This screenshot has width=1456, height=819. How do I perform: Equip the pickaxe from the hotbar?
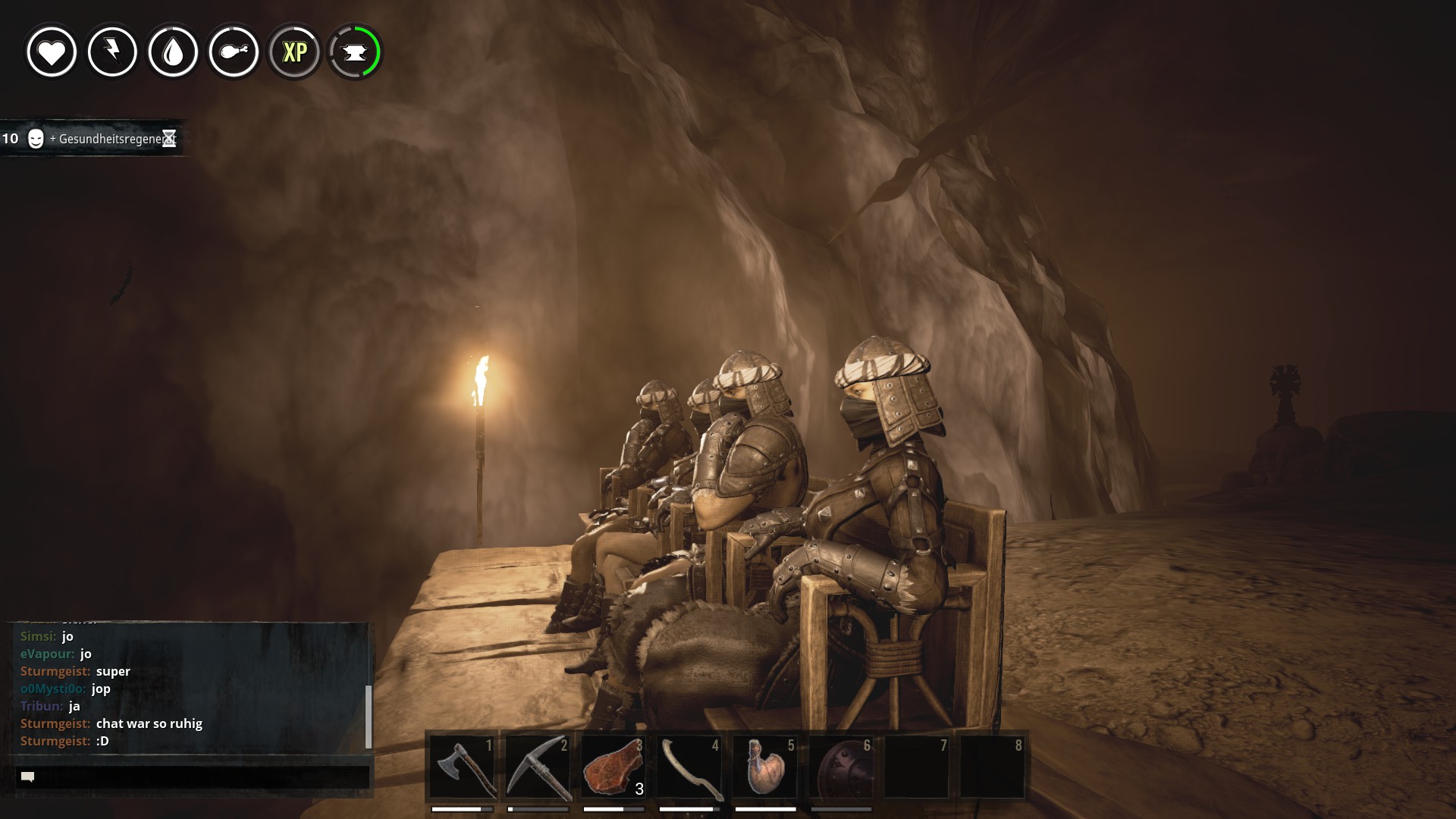click(538, 766)
